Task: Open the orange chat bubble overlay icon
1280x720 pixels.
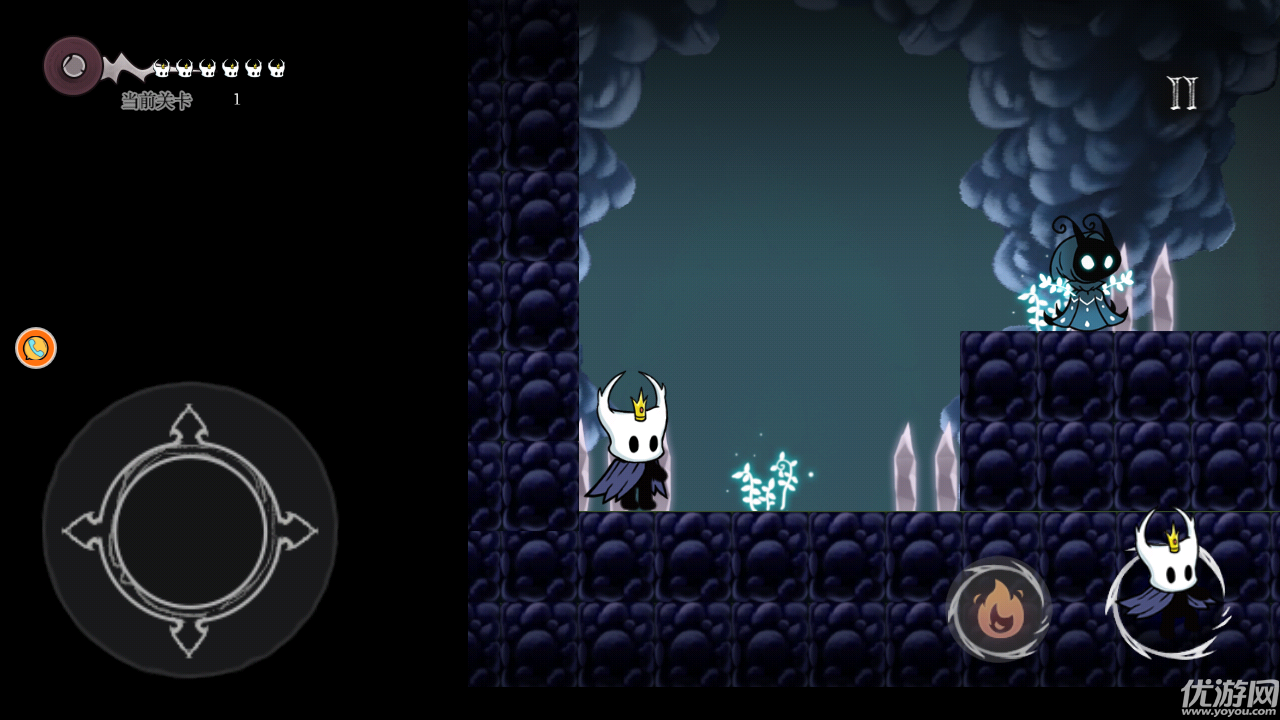Action: point(36,348)
